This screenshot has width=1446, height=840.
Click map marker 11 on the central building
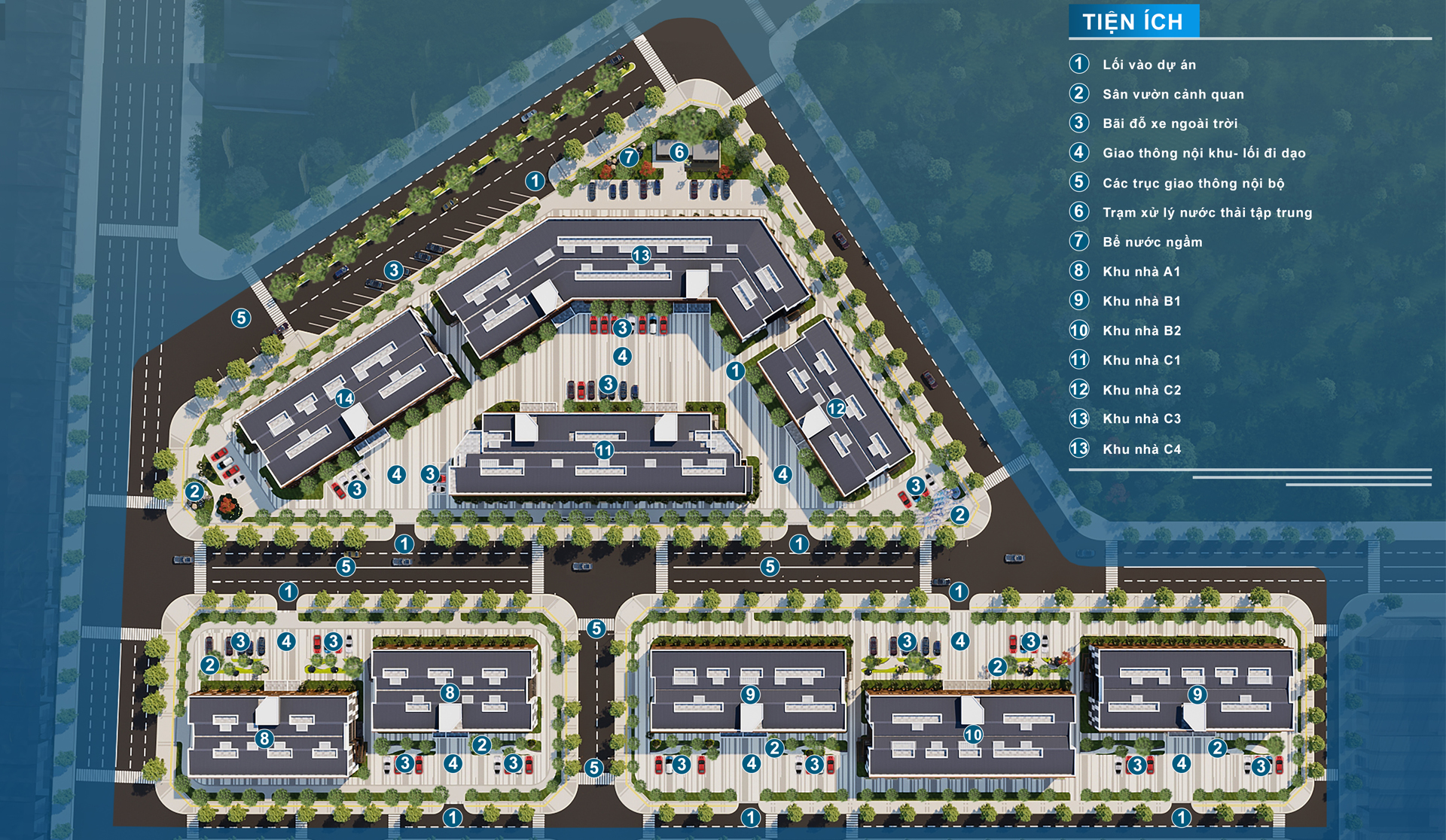(604, 450)
